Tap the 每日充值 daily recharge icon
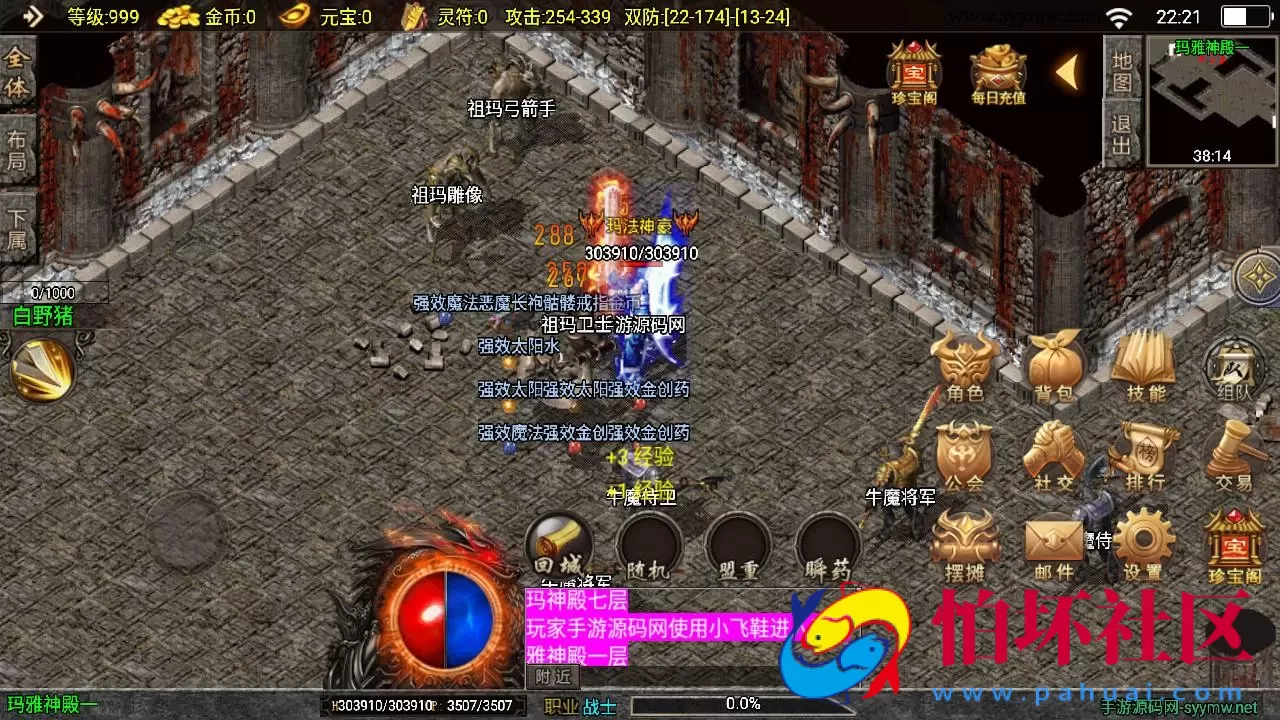This screenshot has width=1280, height=720. pyautogui.click(x=993, y=70)
